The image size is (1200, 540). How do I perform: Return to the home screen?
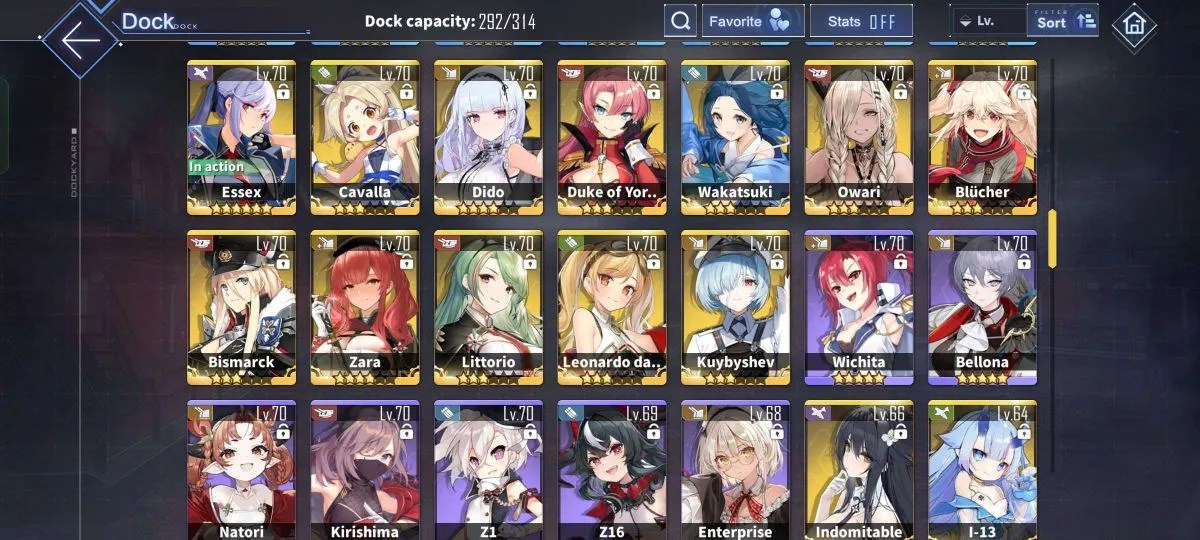coord(1134,25)
